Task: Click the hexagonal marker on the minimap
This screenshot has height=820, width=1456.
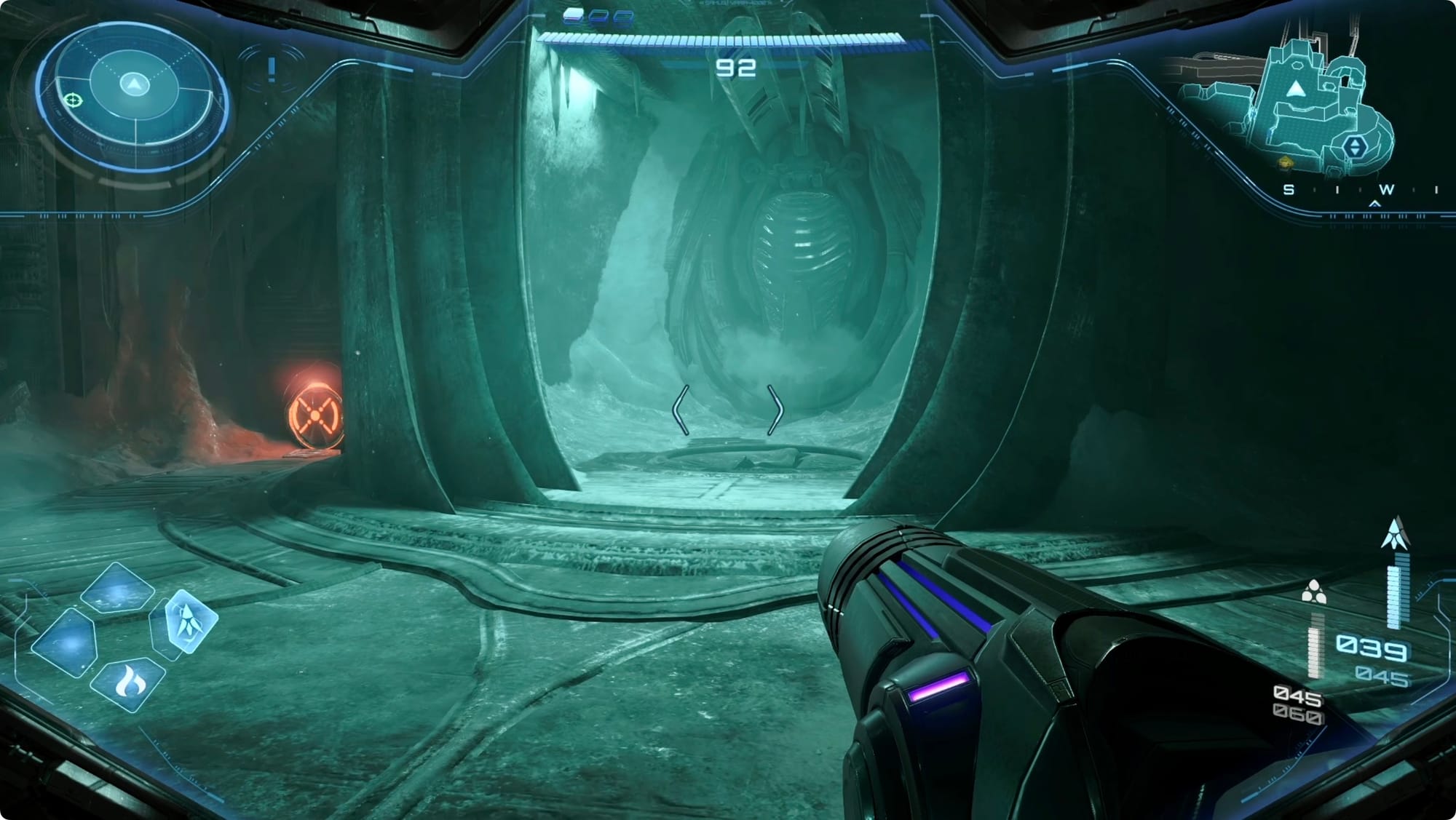Action: tap(1354, 147)
